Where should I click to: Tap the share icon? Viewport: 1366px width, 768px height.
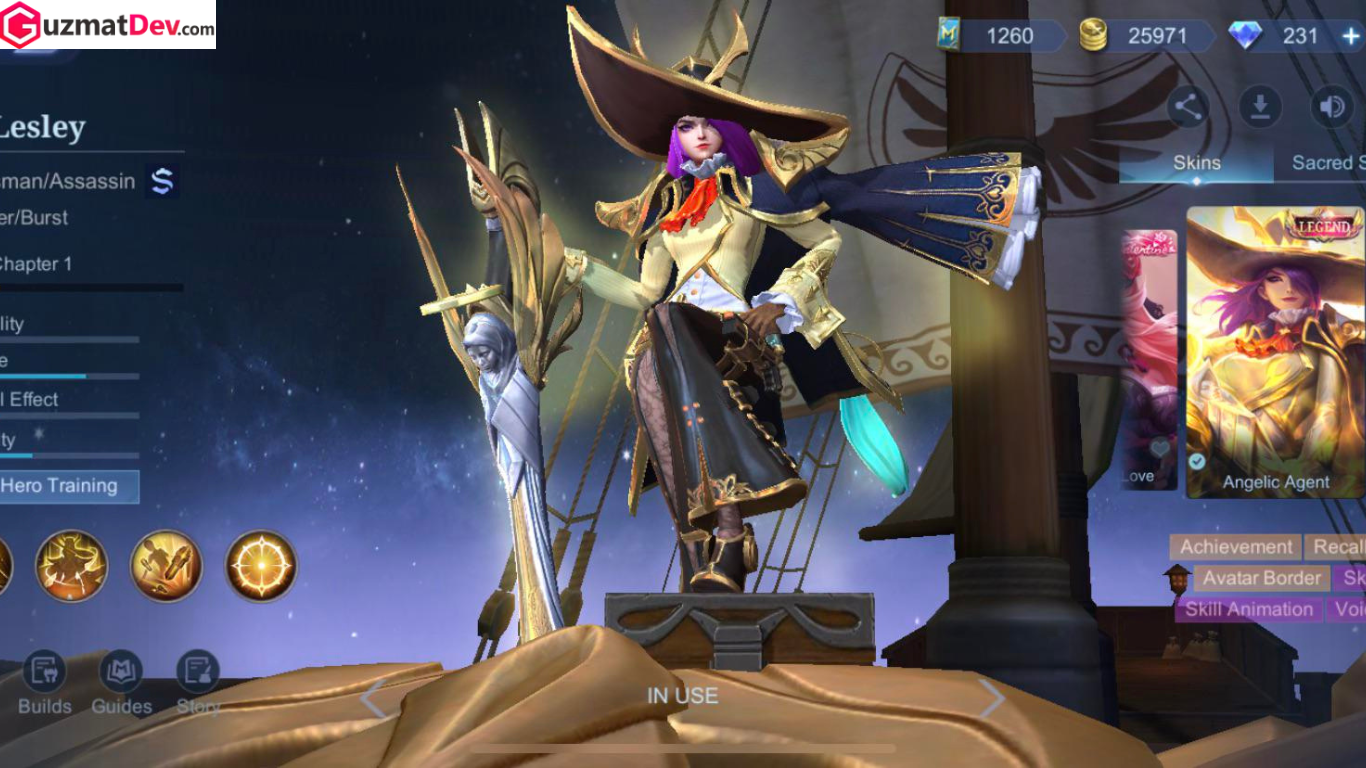1188,104
